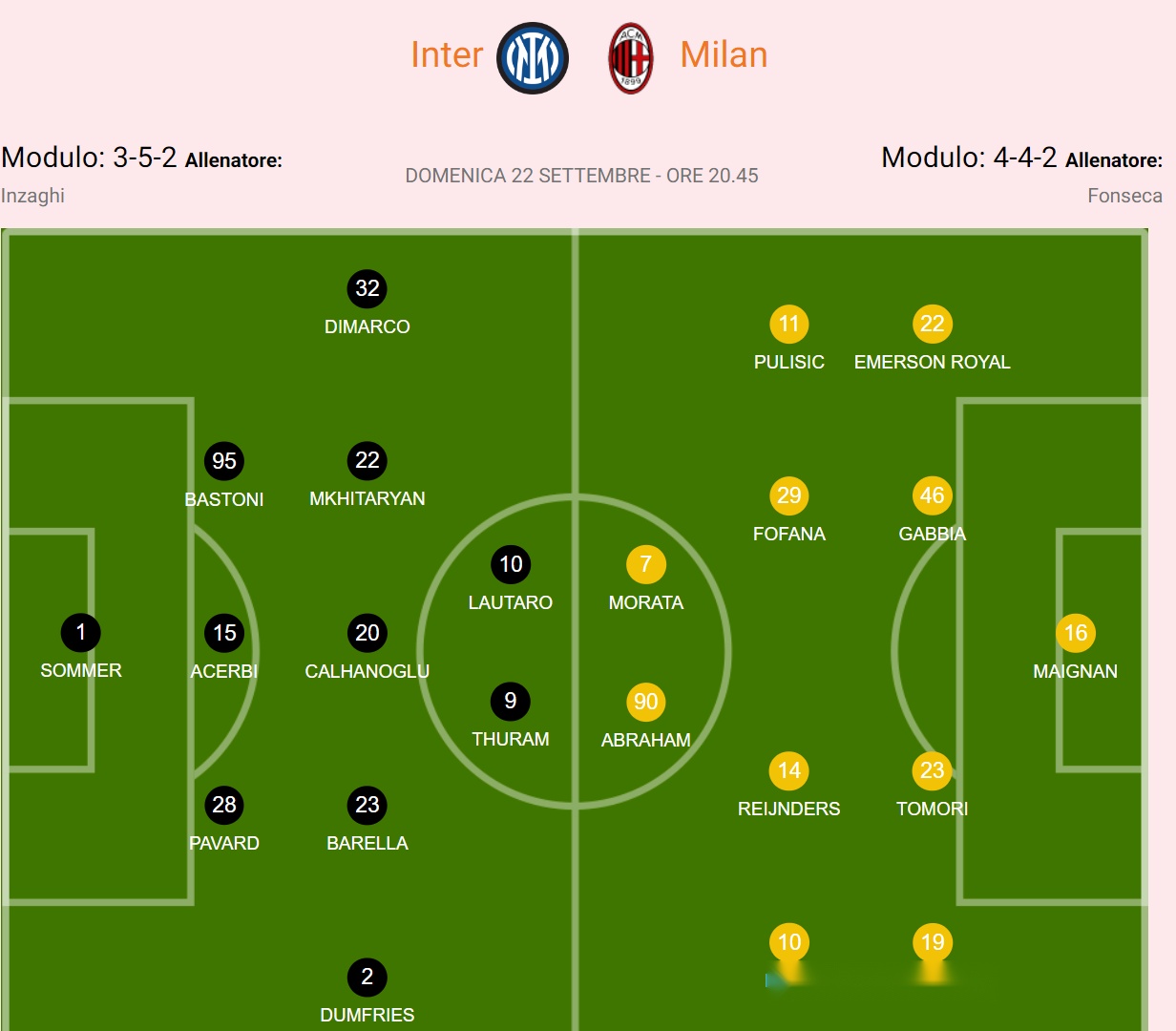Select Thuram's number 9 marker
The image size is (1176, 1031).
511,701
